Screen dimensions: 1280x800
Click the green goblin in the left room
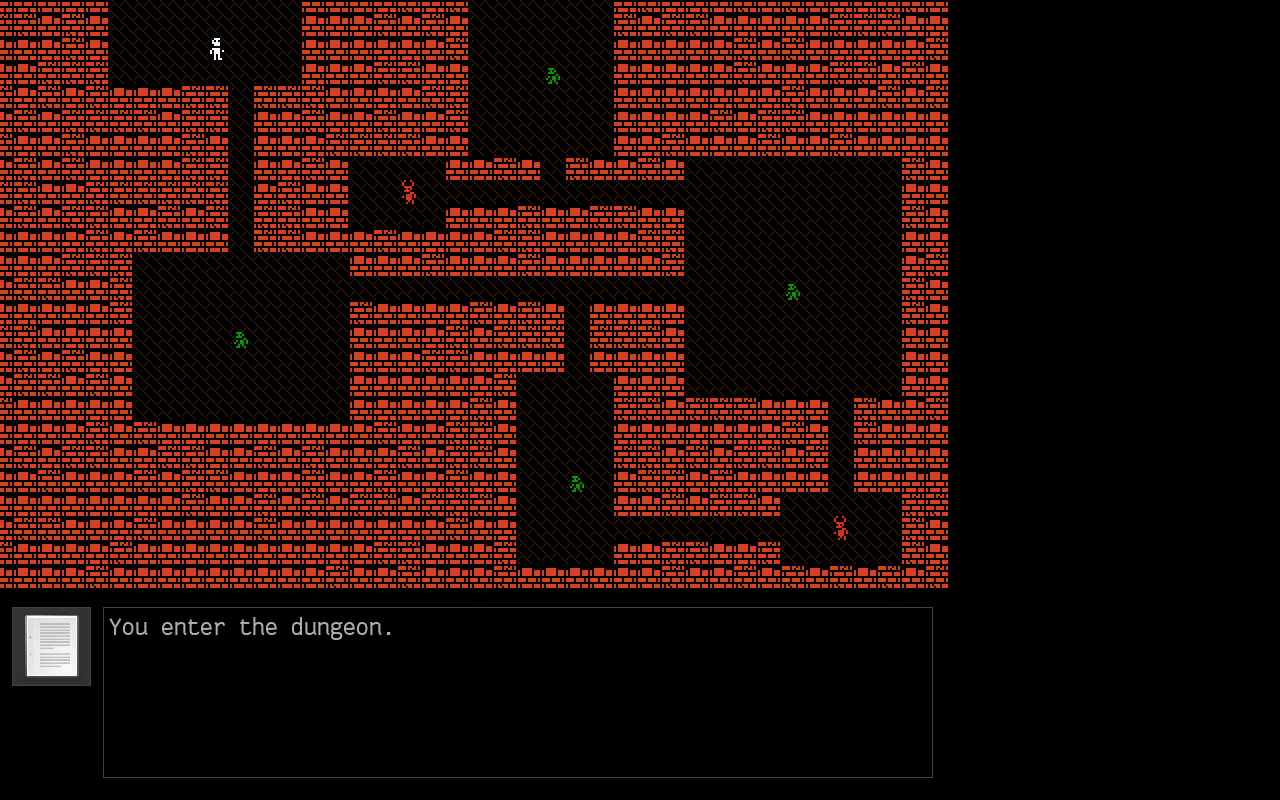pos(239,340)
